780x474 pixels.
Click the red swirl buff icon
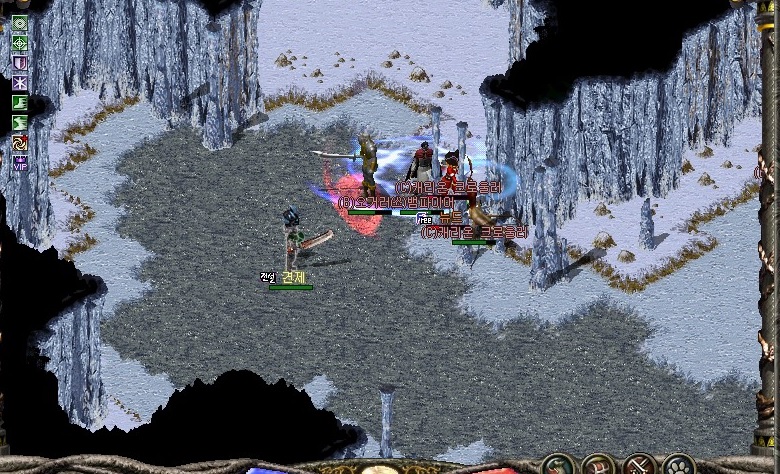click(20, 141)
